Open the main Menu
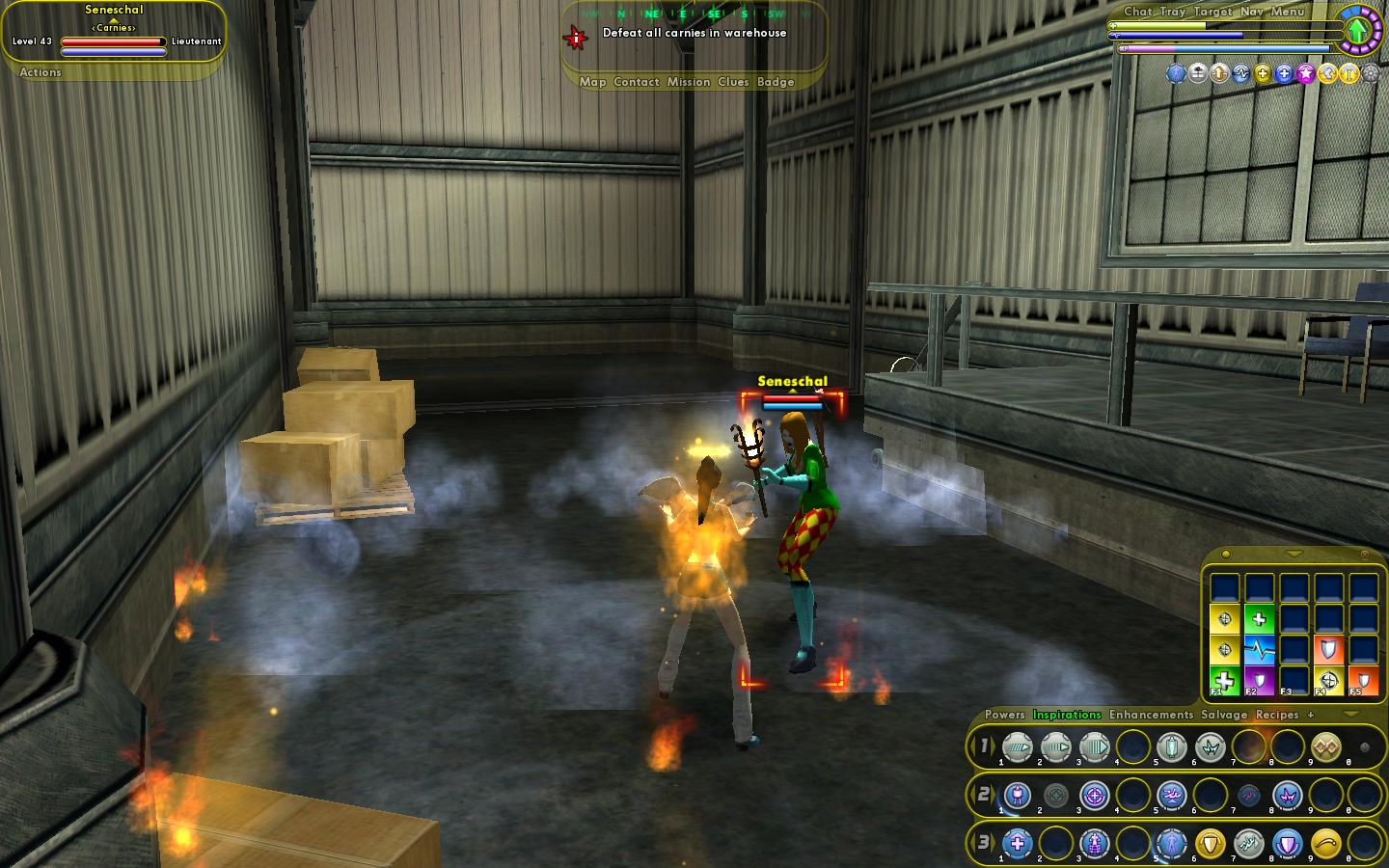1389x868 pixels. click(1288, 12)
